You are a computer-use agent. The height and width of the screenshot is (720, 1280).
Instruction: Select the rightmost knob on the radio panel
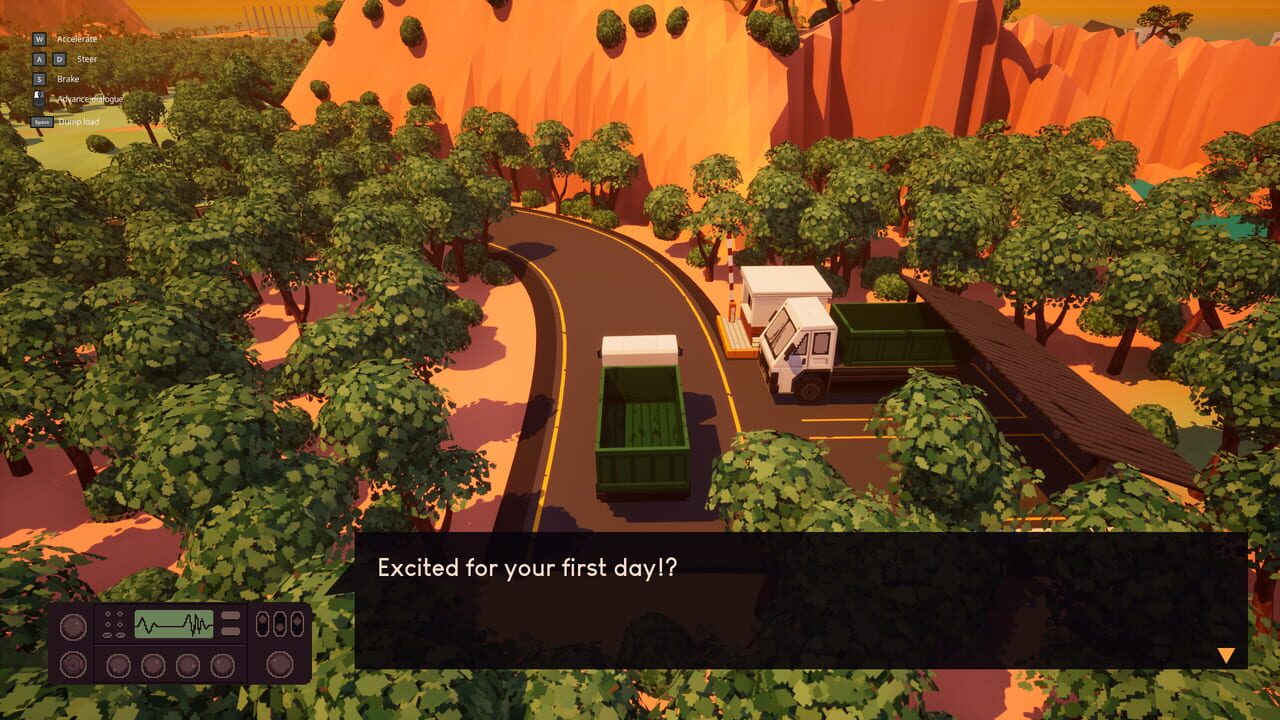click(x=280, y=664)
